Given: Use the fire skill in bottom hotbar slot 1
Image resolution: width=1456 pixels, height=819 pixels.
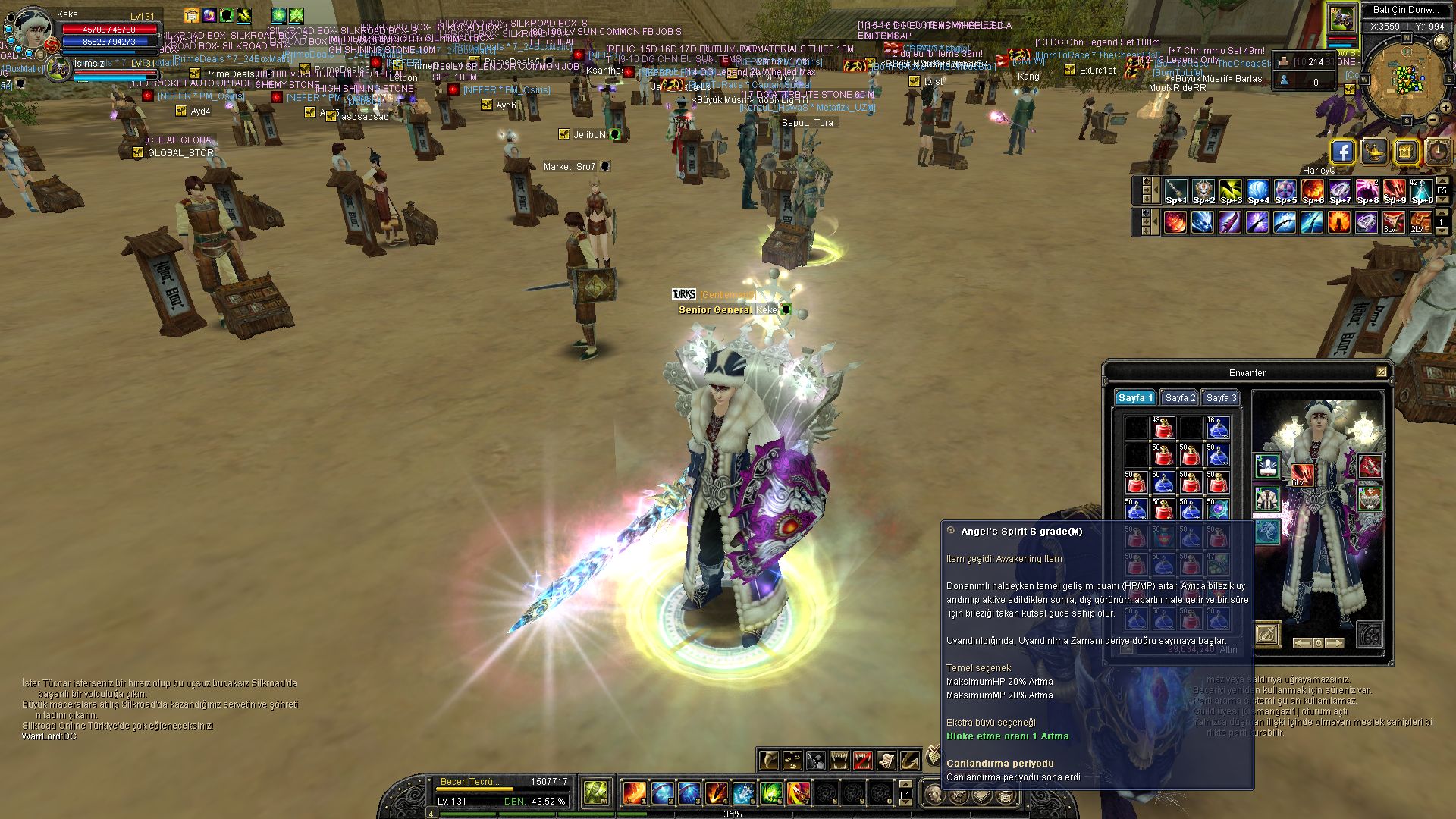Looking at the screenshot, I should (634, 793).
